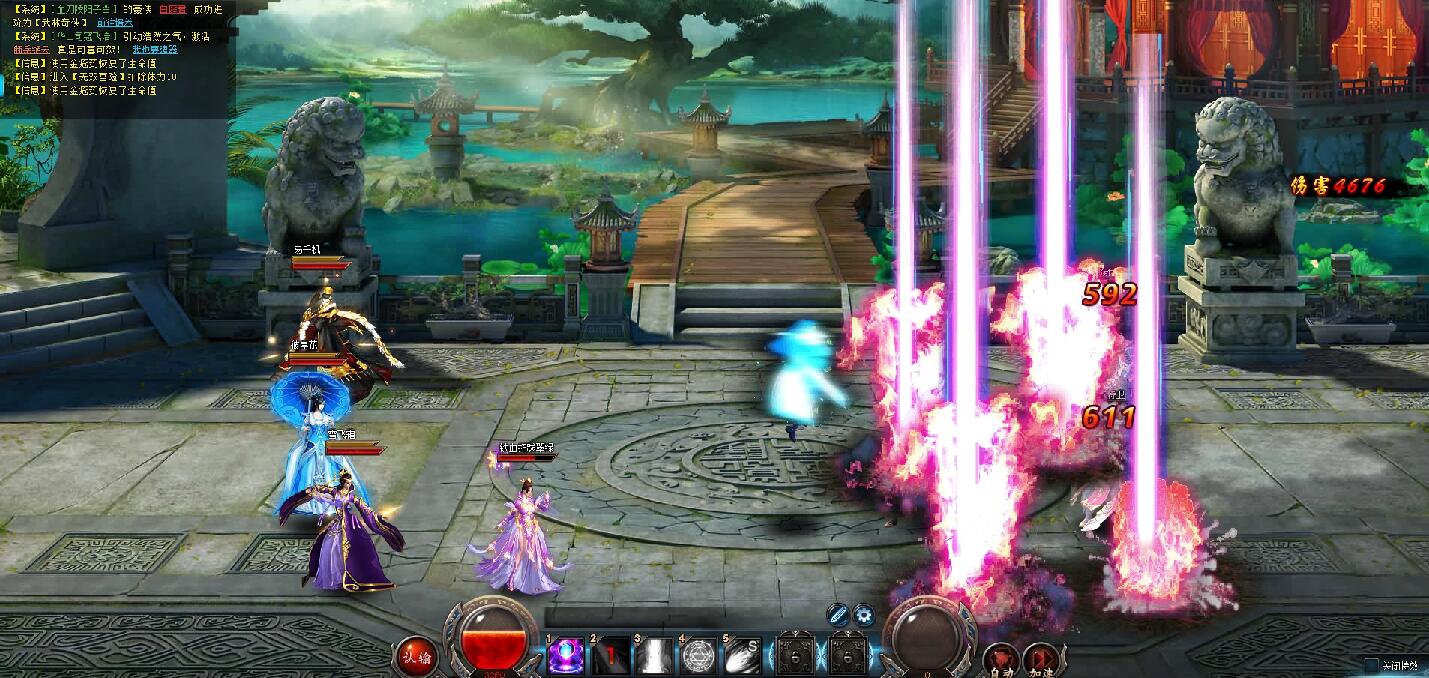Use skill 2 showing a red 1
Viewport: 1429px width, 678px height.
coord(610,656)
